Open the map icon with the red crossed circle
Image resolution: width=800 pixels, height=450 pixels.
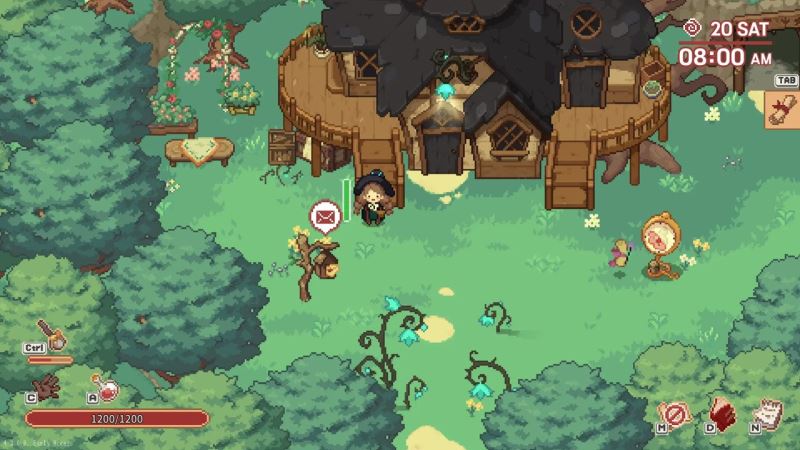[675, 413]
